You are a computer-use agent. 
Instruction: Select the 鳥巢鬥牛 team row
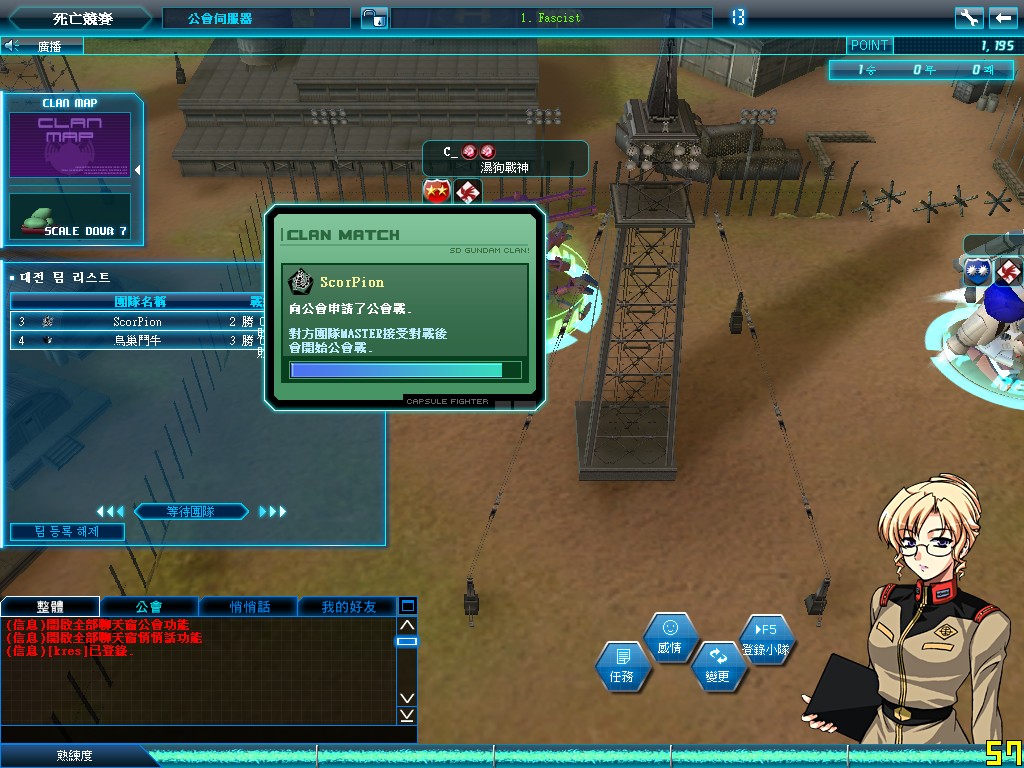click(x=137, y=340)
